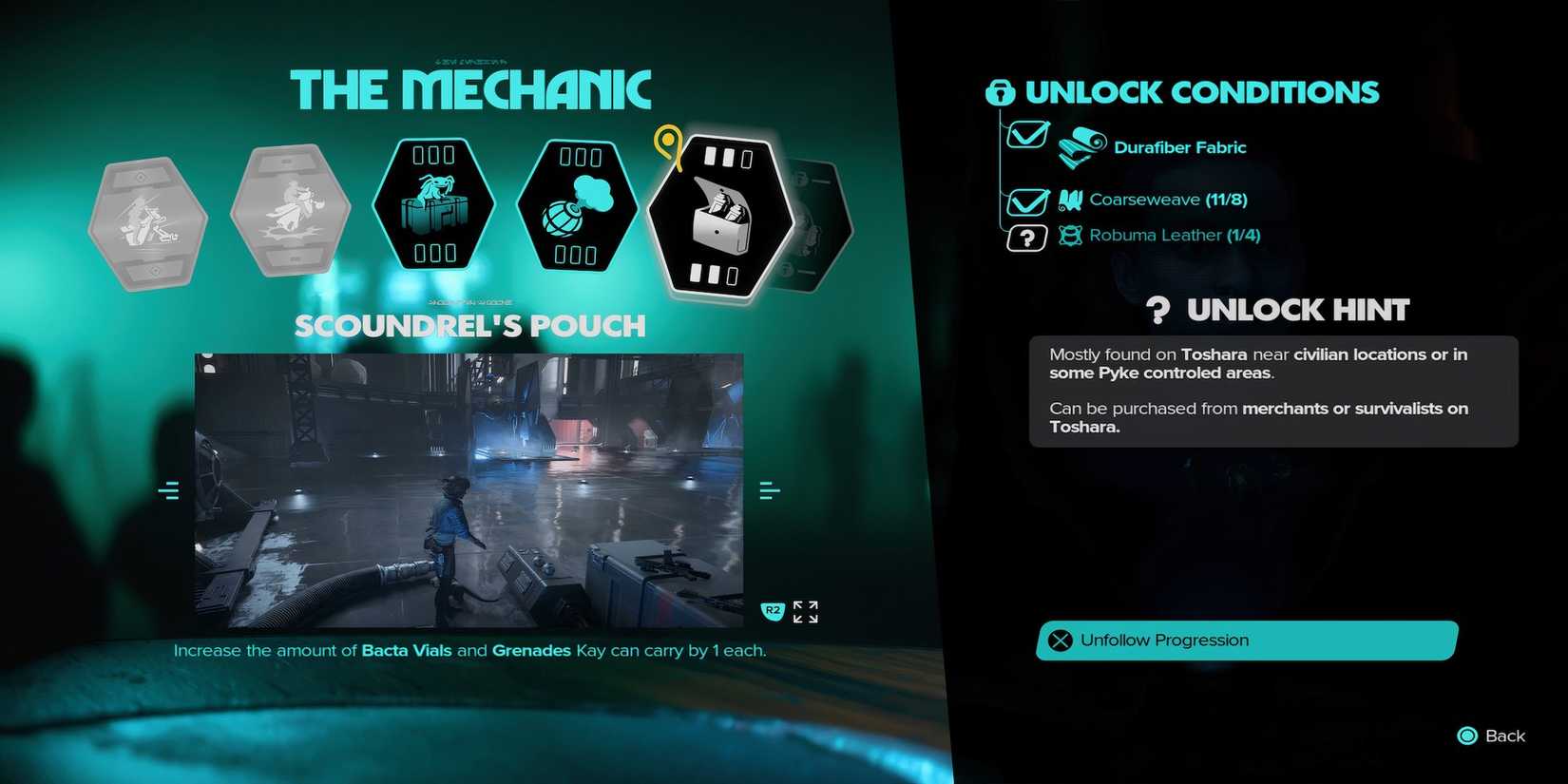
Task: Click the Coarseweave material icon
Action: click(1070, 200)
